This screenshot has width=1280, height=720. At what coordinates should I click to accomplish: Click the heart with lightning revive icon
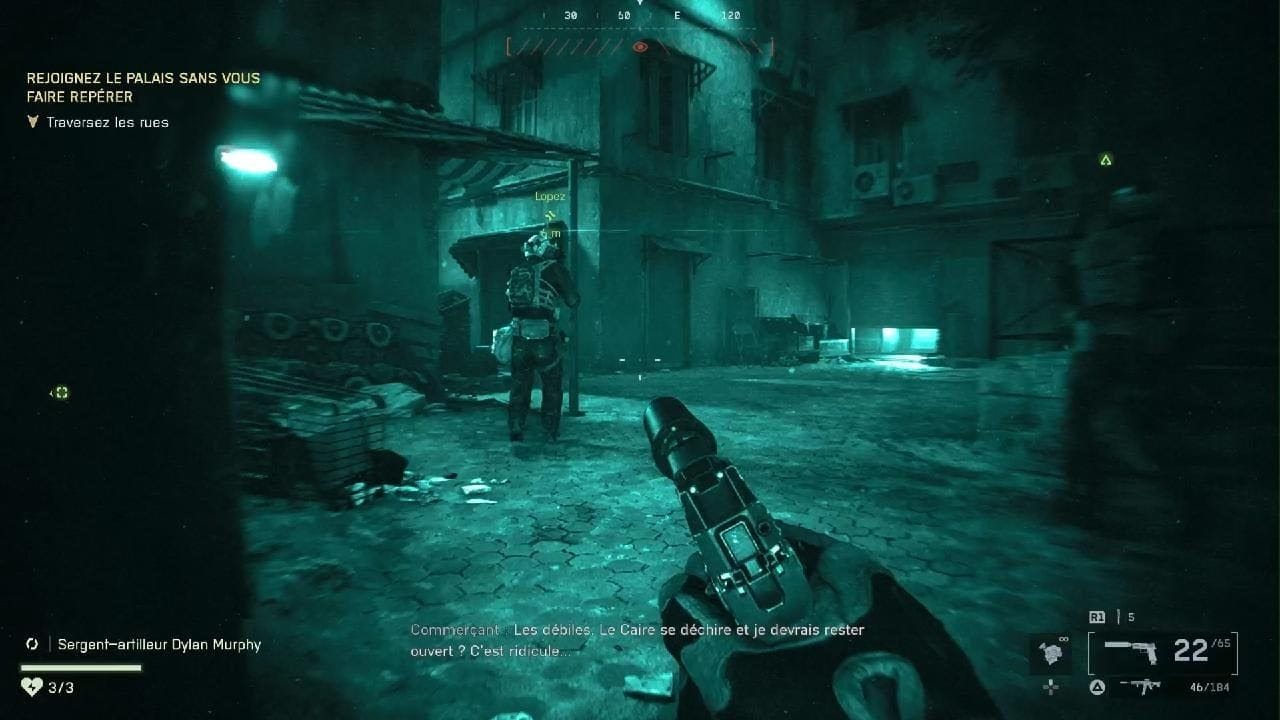tap(31, 687)
